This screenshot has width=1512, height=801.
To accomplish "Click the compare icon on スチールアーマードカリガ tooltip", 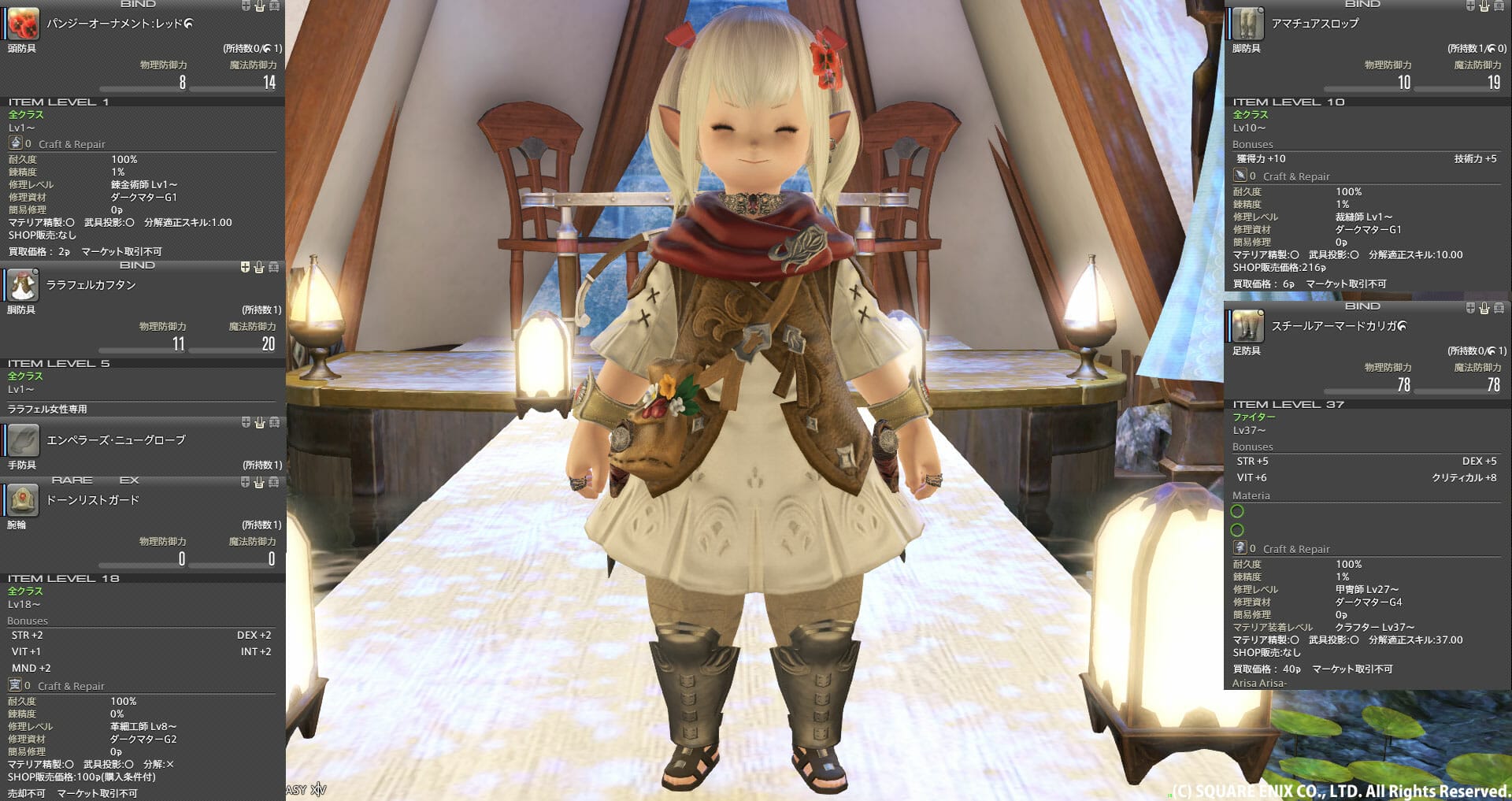I will click(x=1469, y=307).
